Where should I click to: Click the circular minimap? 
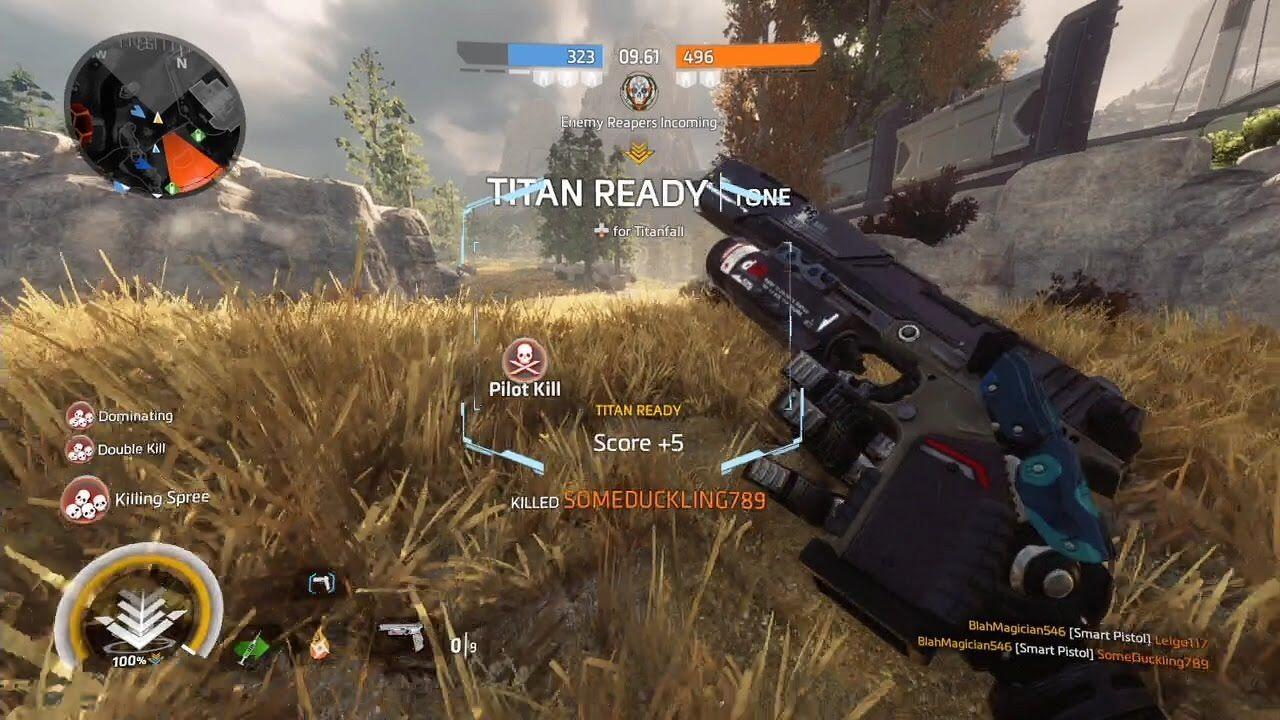click(x=155, y=116)
